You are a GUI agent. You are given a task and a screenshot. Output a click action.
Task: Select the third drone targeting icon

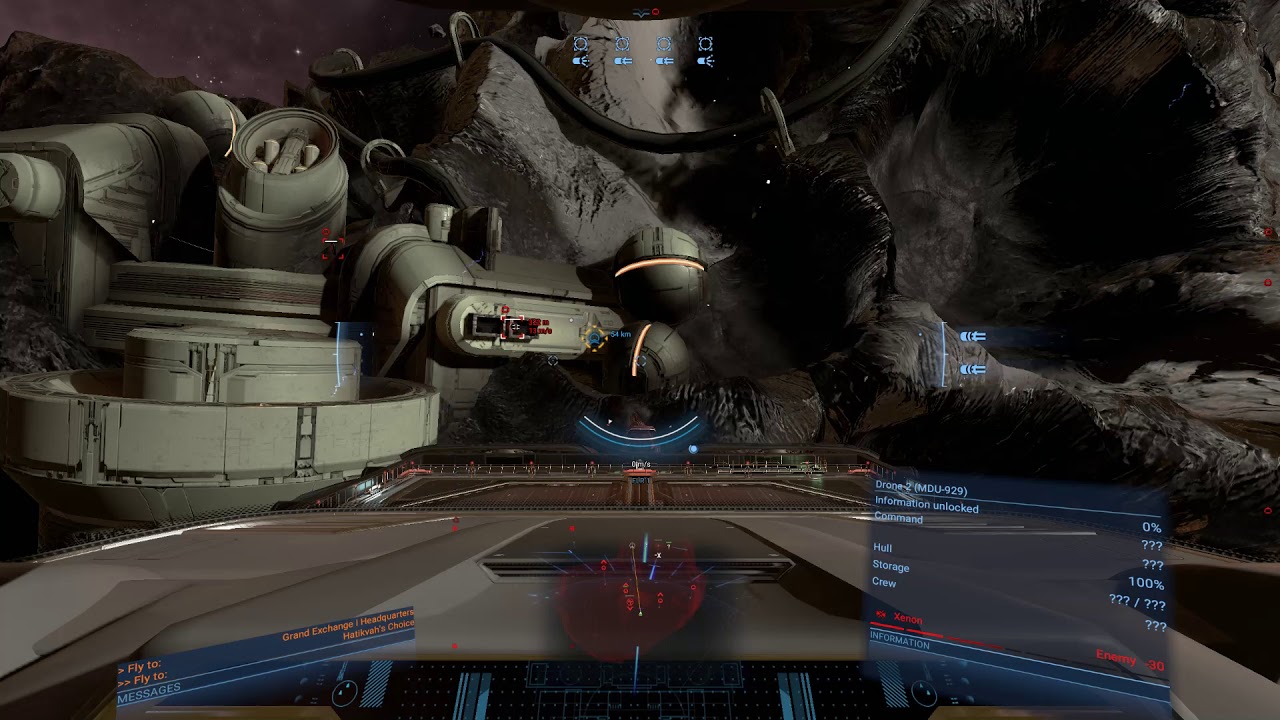[x=665, y=43]
